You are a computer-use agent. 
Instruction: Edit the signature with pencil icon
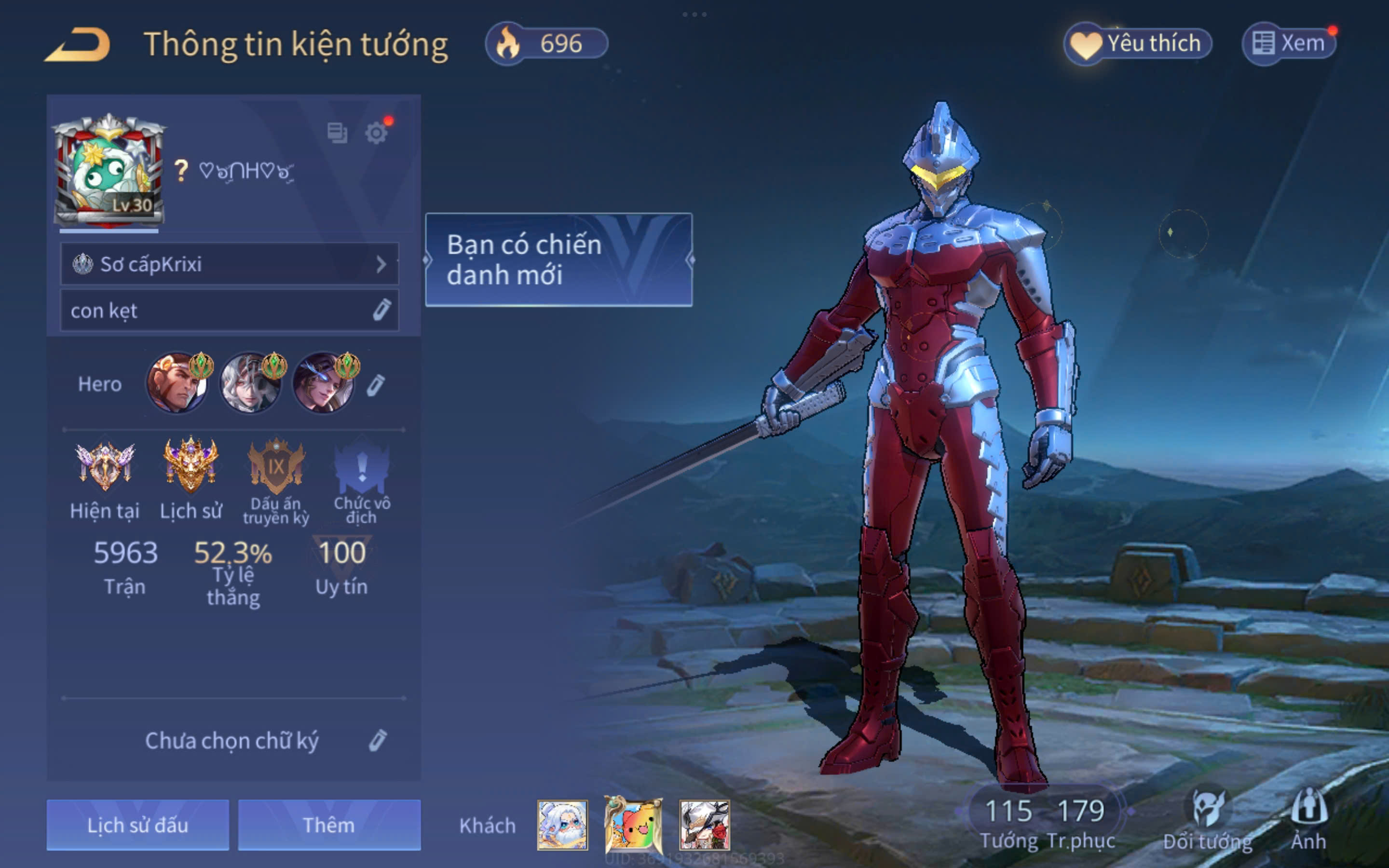[378, 741]
